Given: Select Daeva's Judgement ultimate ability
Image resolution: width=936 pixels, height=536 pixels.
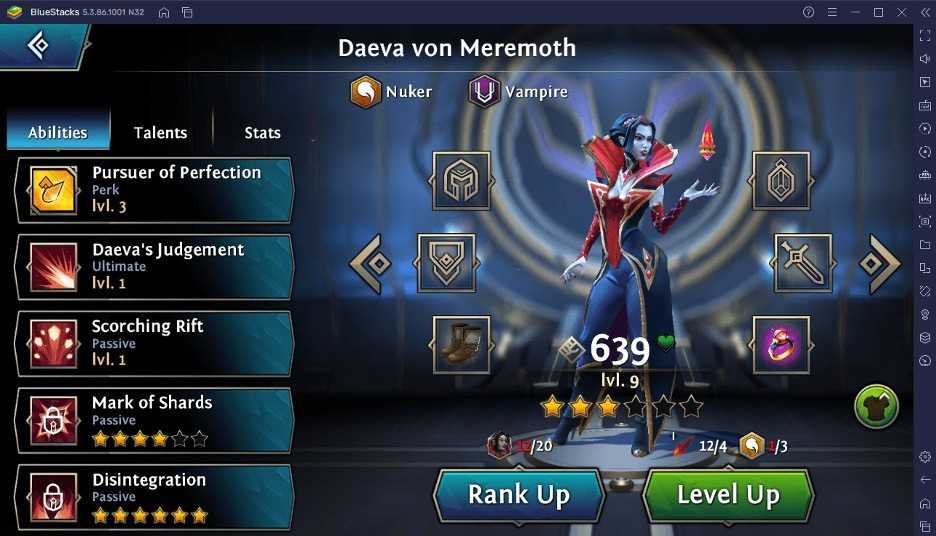Looking at the screenshot, I should [x=155, y=266].
